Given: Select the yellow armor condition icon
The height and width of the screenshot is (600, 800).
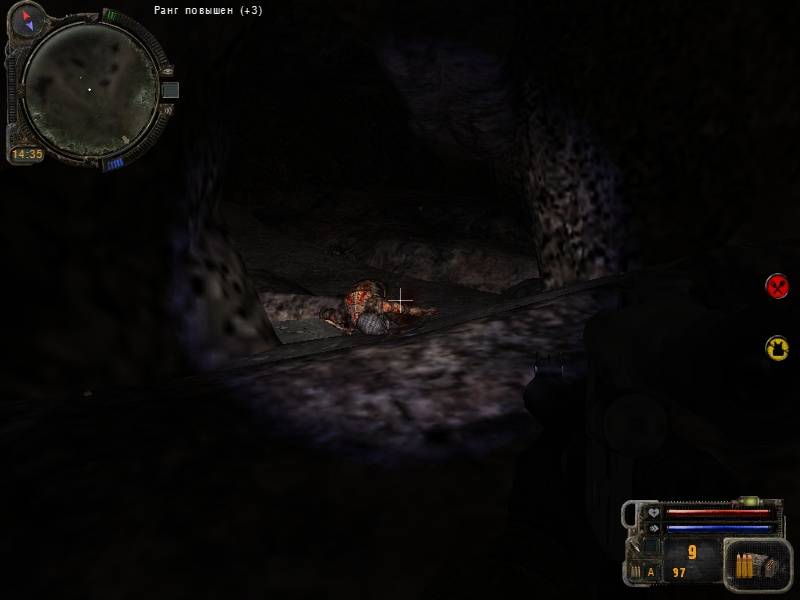Looking at the screenshot, I should point(777,347).
